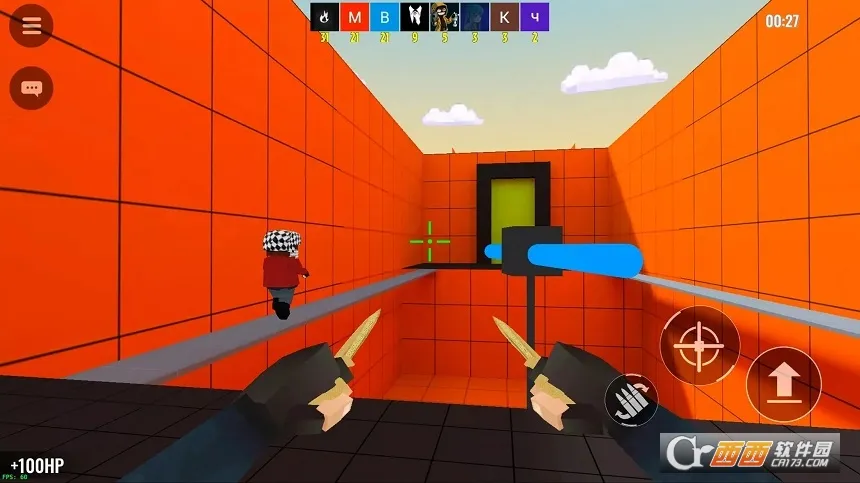Select the blue B player avatar

[384, 17]
